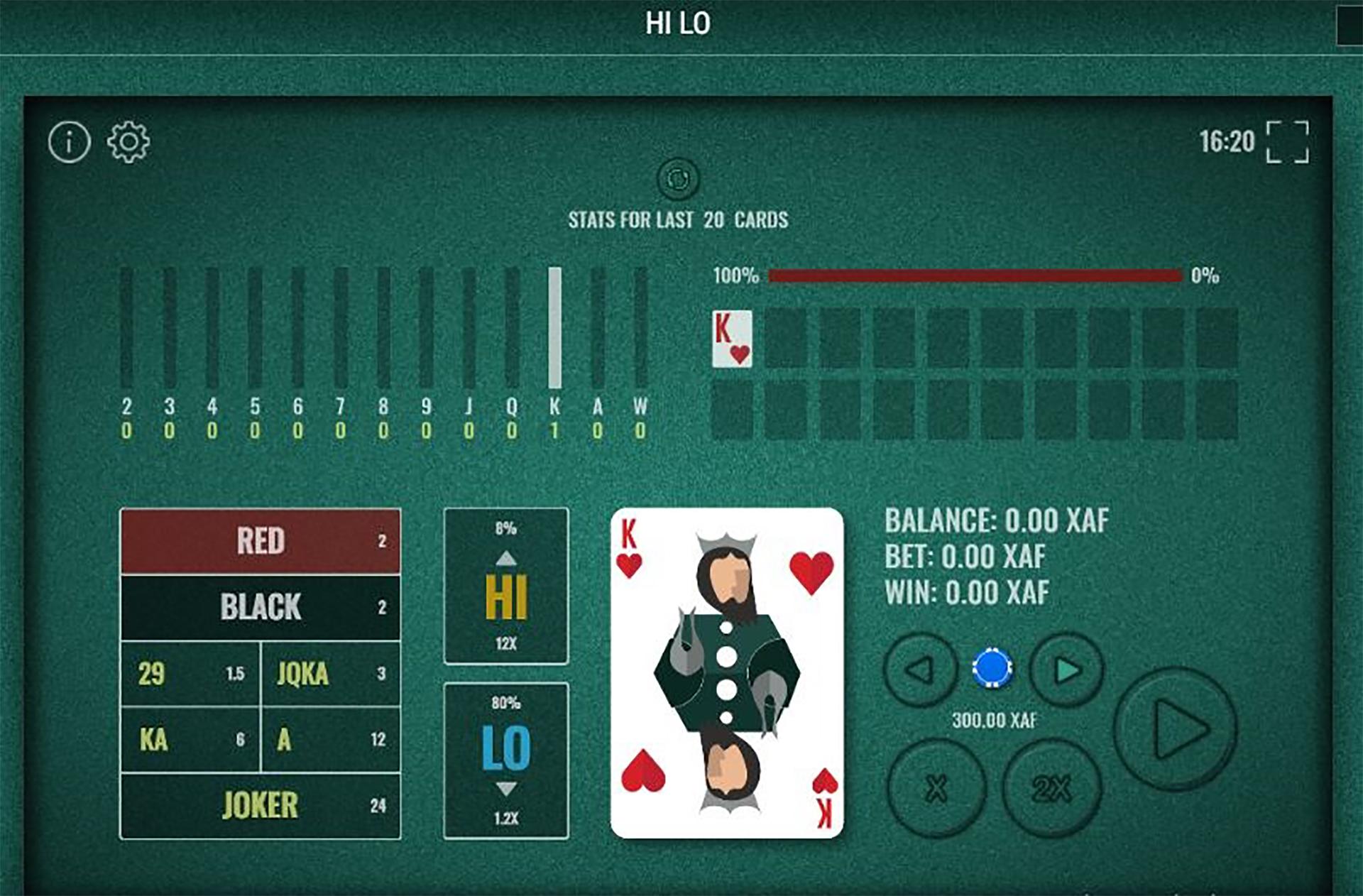
Task: Pick the KA bet paying 6
Action: coord(190,739)
